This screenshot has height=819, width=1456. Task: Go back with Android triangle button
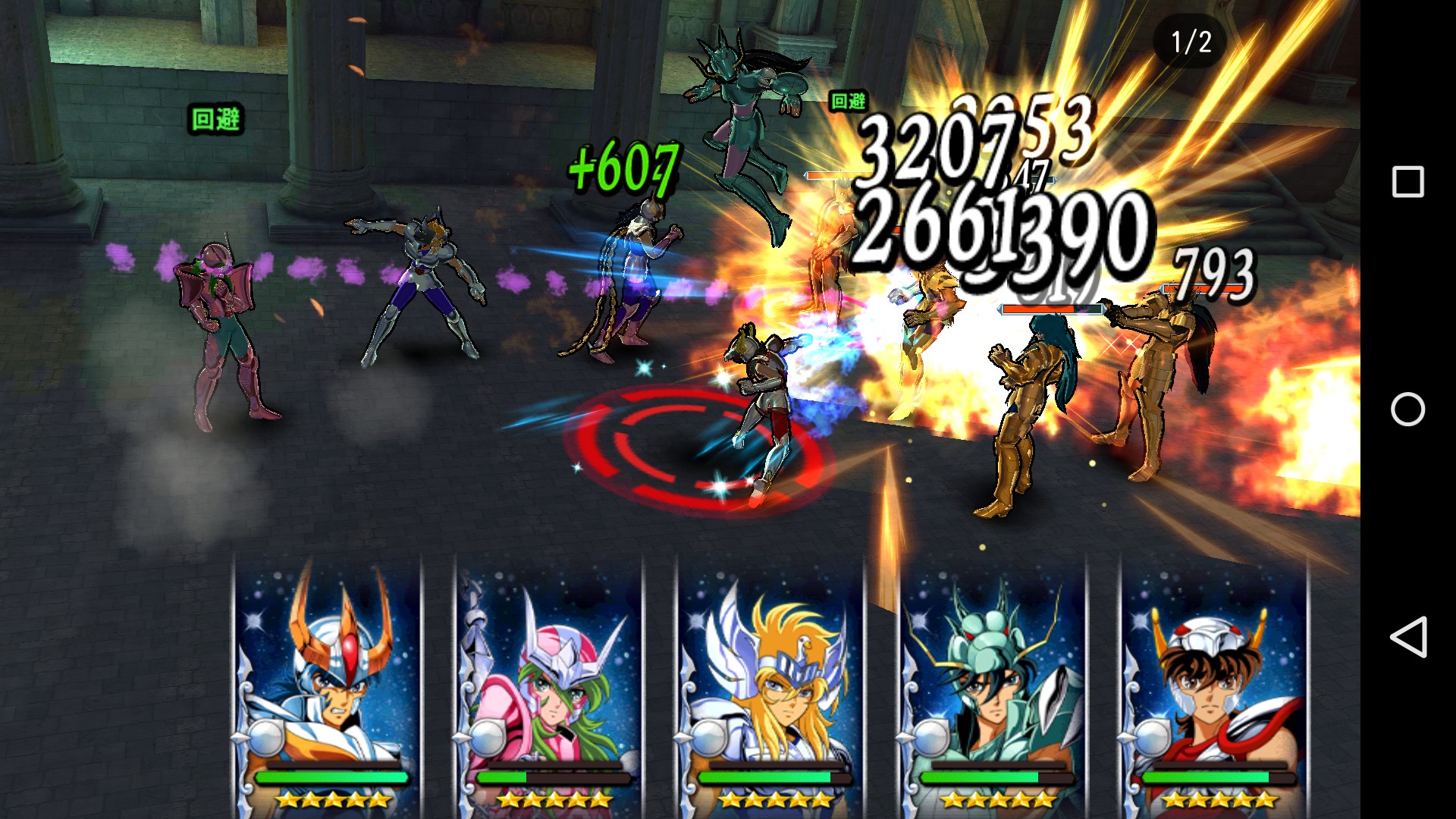[1407, 637]
